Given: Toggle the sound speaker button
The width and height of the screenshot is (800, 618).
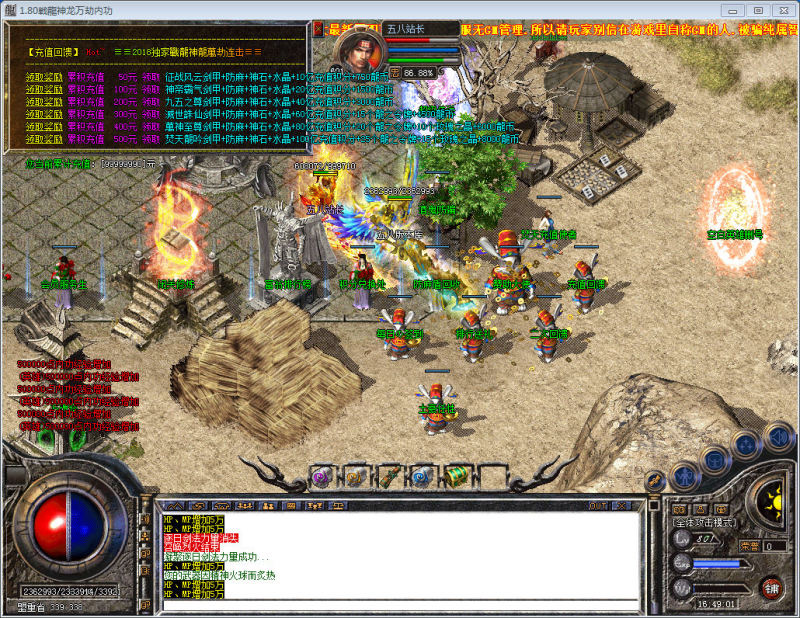Looking at the screenshot, I should (x=776, y=437).
